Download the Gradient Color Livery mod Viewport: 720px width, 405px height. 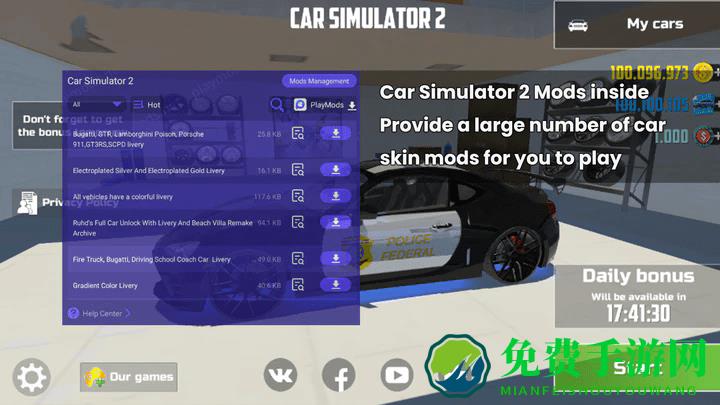coord(336,285)
